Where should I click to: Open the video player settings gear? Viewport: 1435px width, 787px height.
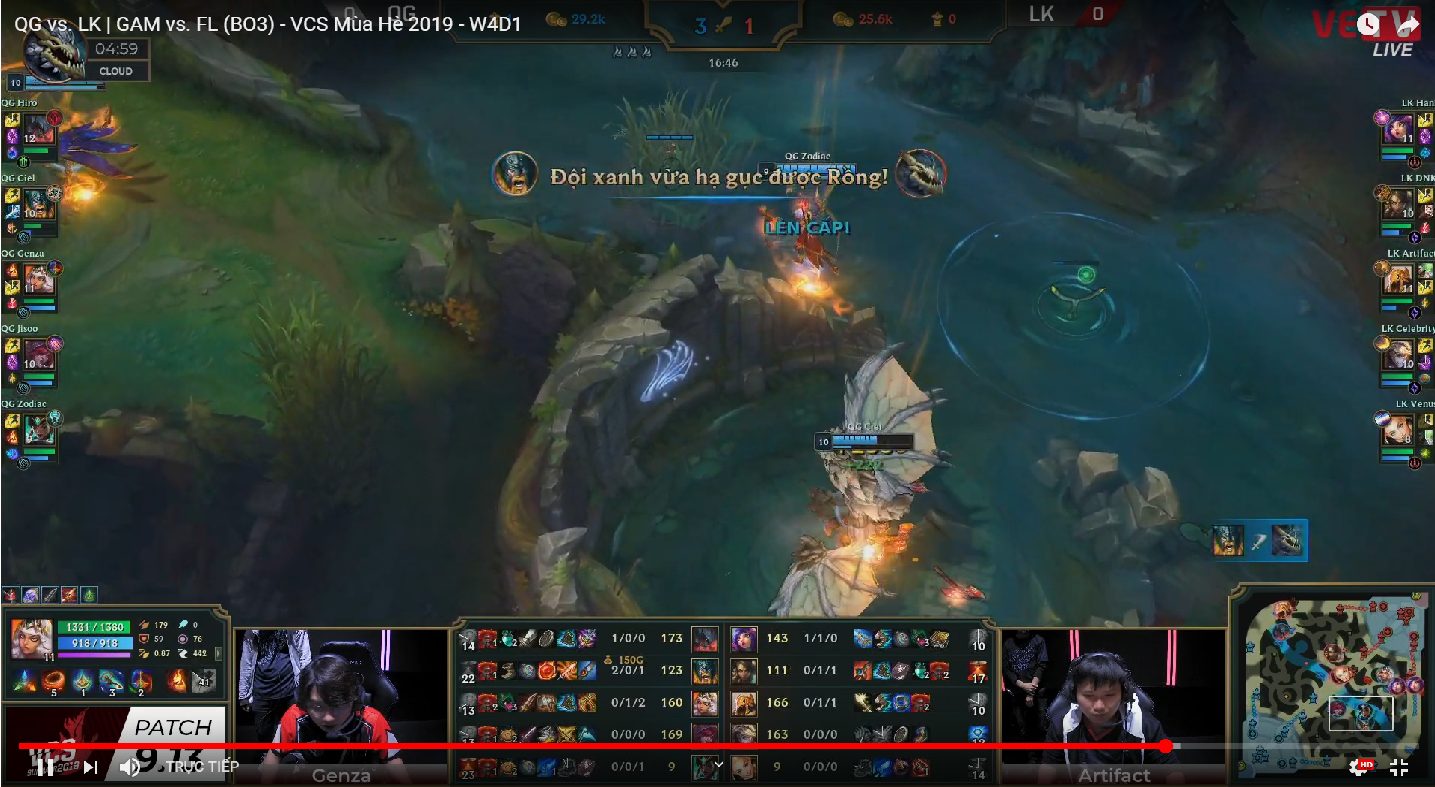tap(1360, 767)
